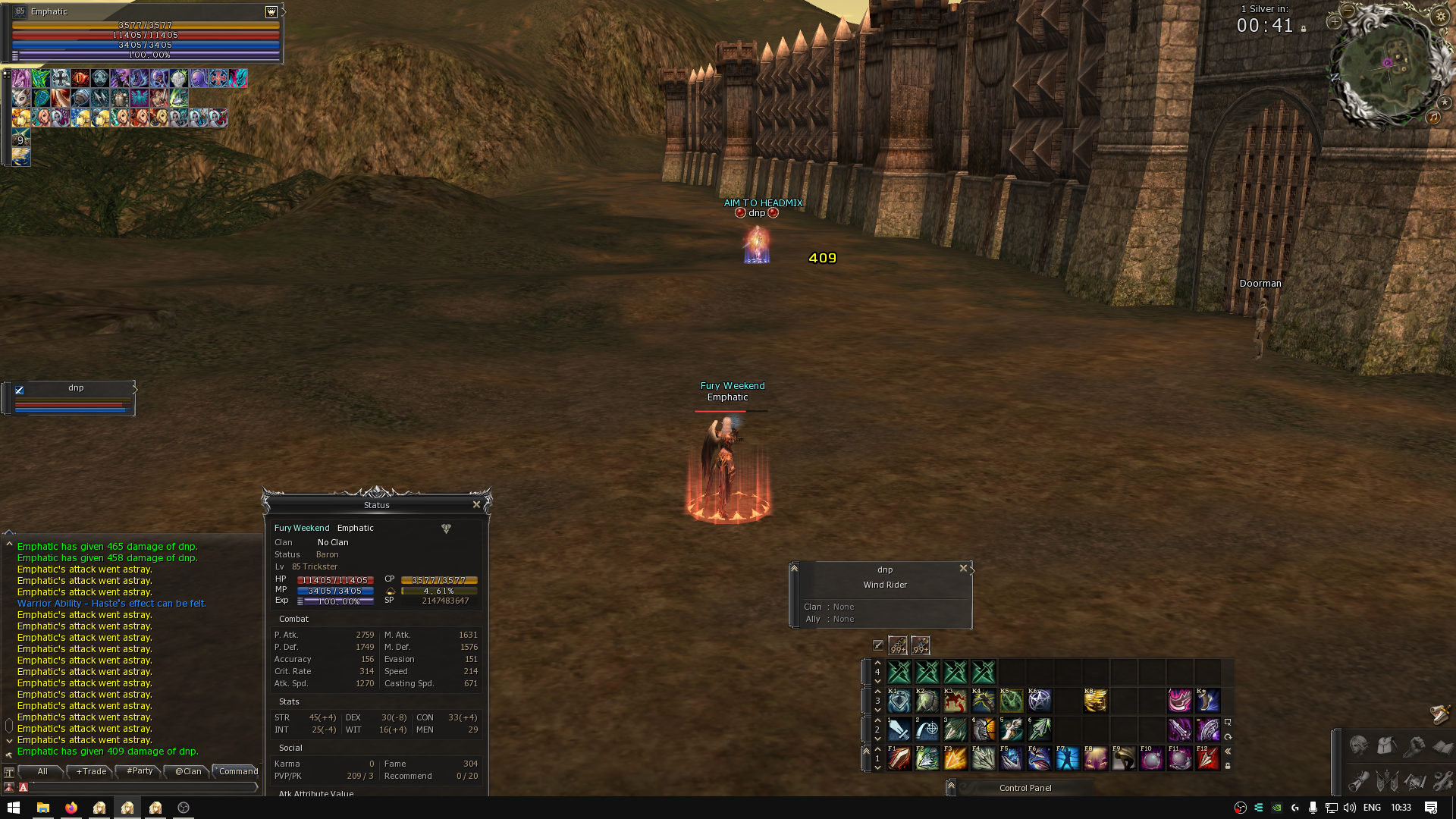Select the @Clan chat tab

point(188,771)
